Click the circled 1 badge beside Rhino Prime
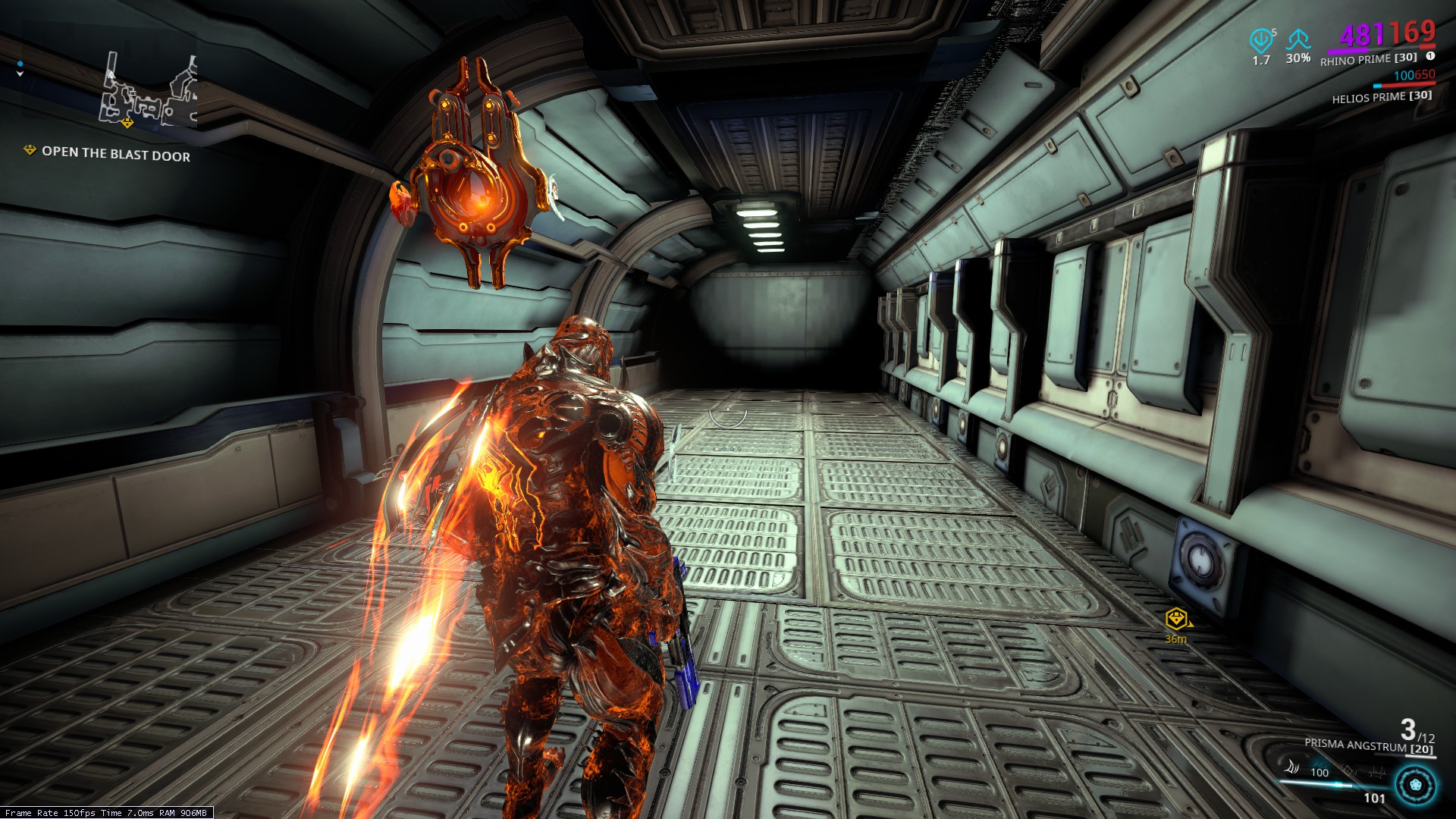Screen dimensions: 1456x819 click(x=1430, y=55)
